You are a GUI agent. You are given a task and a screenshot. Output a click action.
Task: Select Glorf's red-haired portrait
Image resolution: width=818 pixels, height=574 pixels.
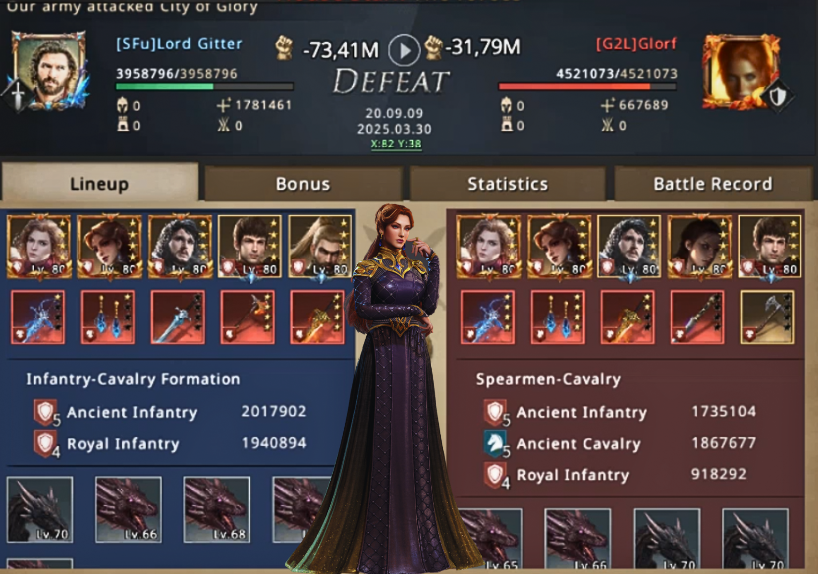[x=740, y=69]
